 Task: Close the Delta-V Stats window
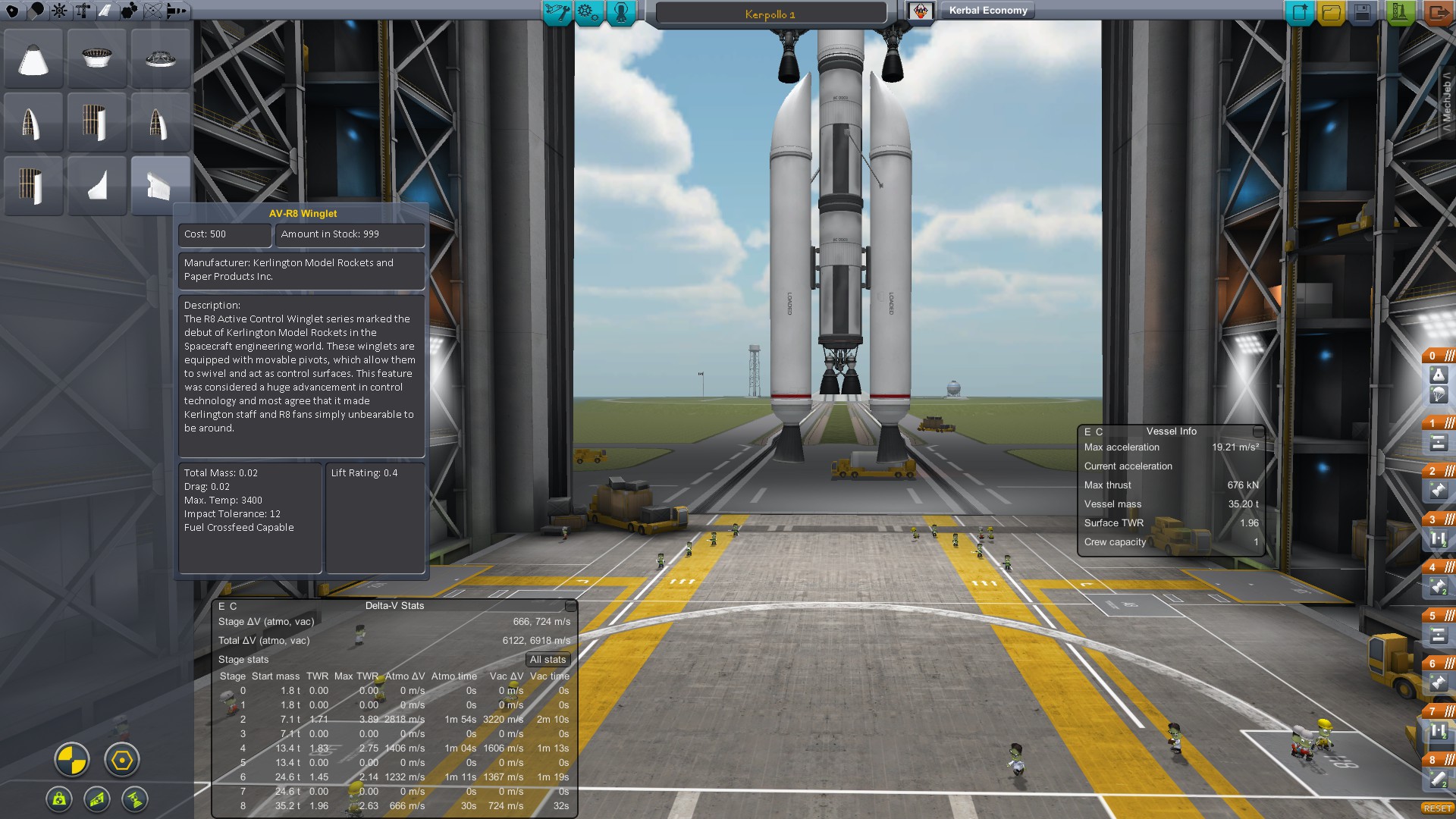tap(571, 606)
